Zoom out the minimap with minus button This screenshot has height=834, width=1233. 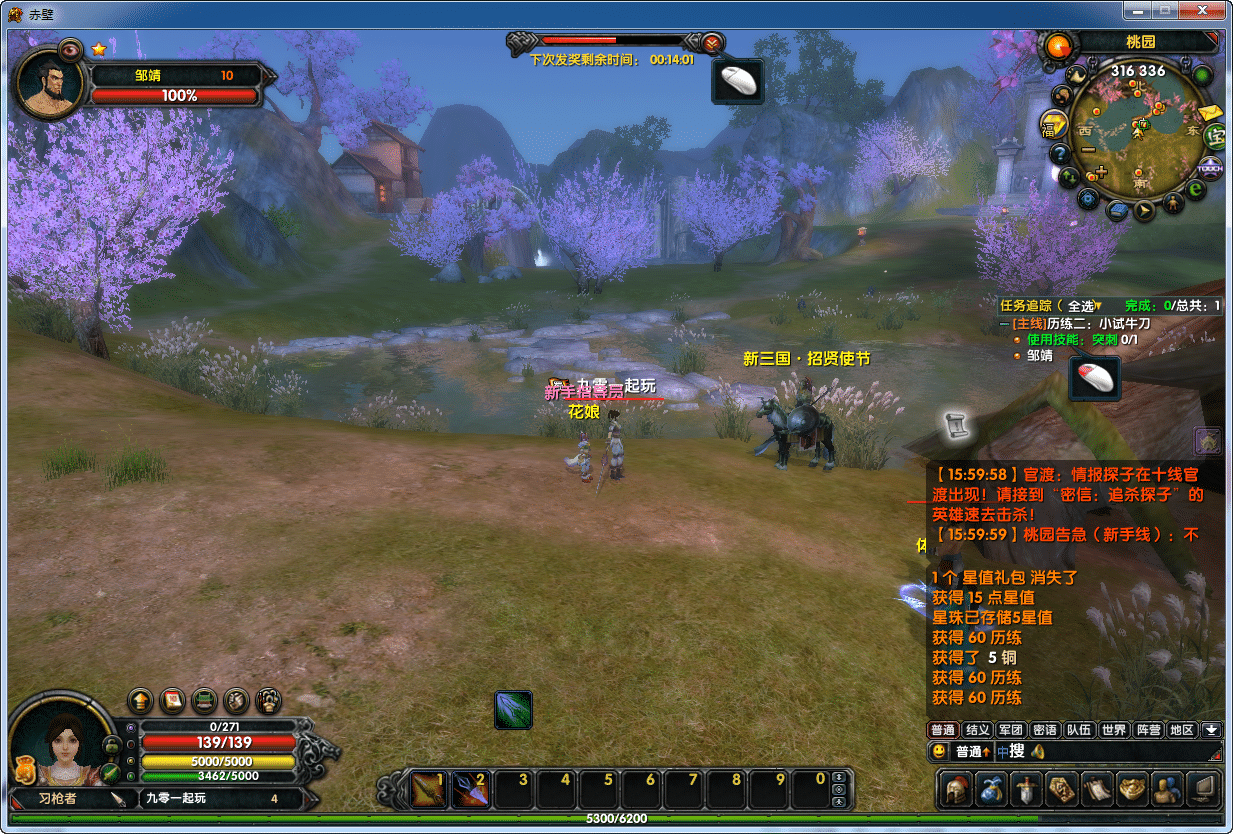1088,150
